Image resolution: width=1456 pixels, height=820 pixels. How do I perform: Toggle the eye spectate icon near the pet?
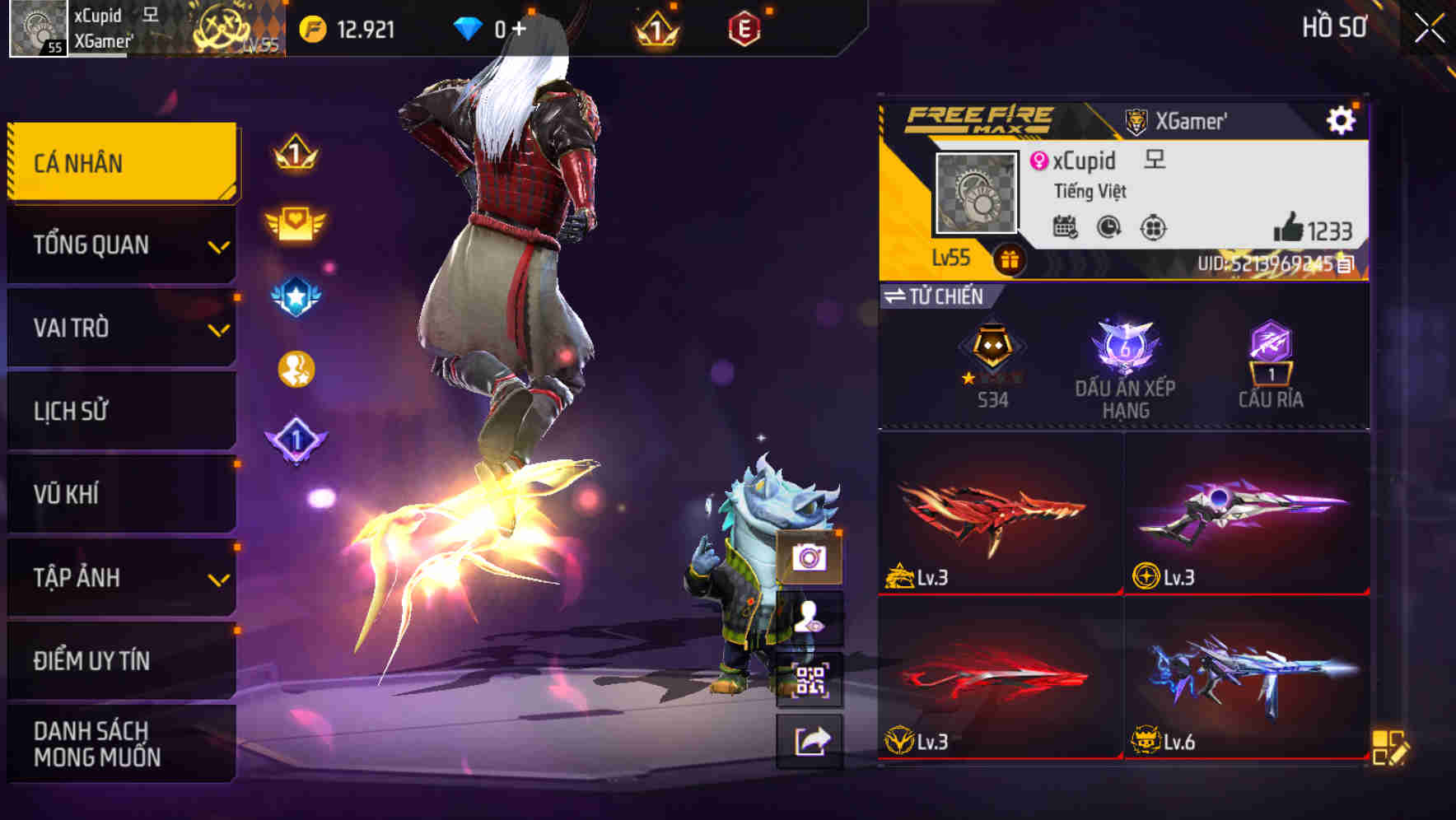click(811, 619)
